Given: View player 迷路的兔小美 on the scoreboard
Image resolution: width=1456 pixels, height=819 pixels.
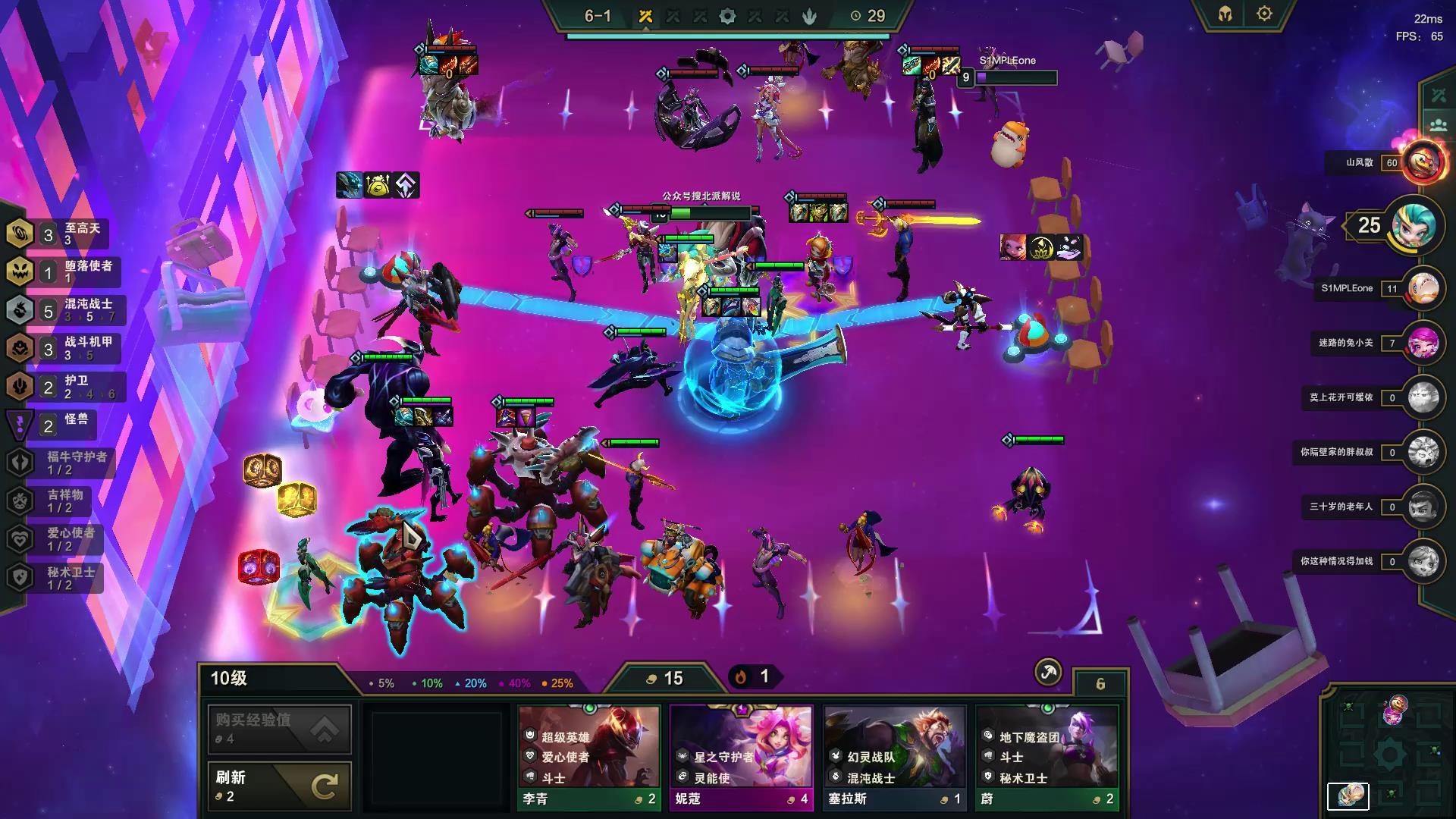Looking at the screenshot, I should click(x=1423, y=344).
